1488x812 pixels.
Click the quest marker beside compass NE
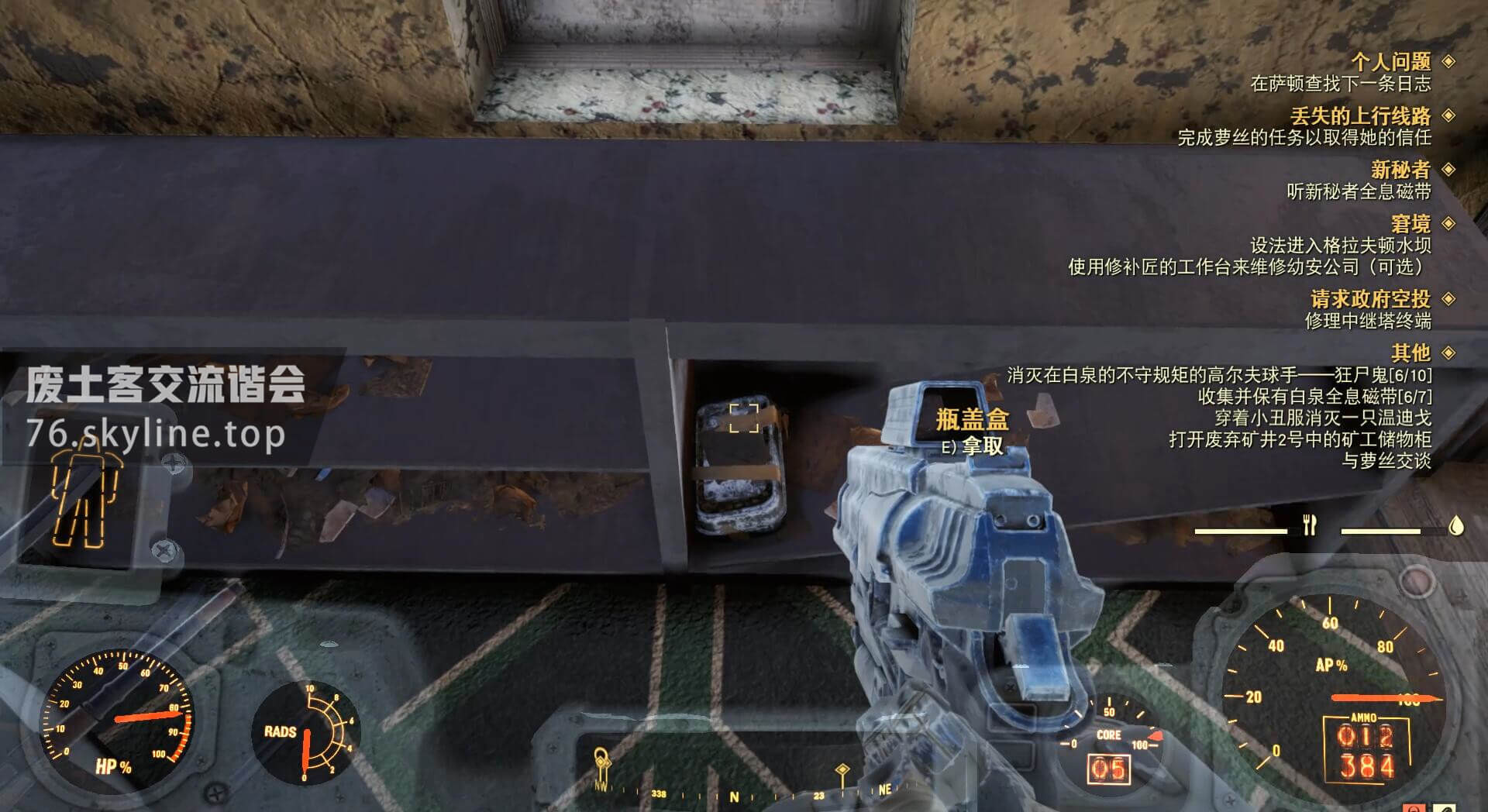842,771
